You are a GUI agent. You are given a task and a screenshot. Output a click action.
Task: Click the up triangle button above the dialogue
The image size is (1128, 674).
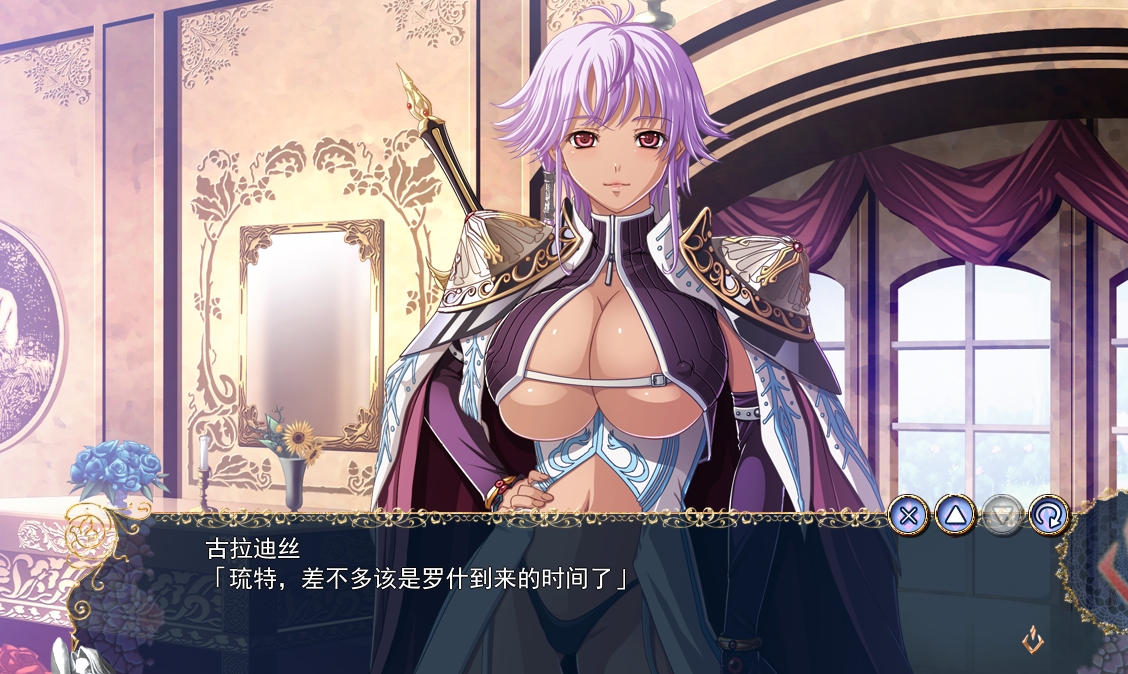(955, 516)
